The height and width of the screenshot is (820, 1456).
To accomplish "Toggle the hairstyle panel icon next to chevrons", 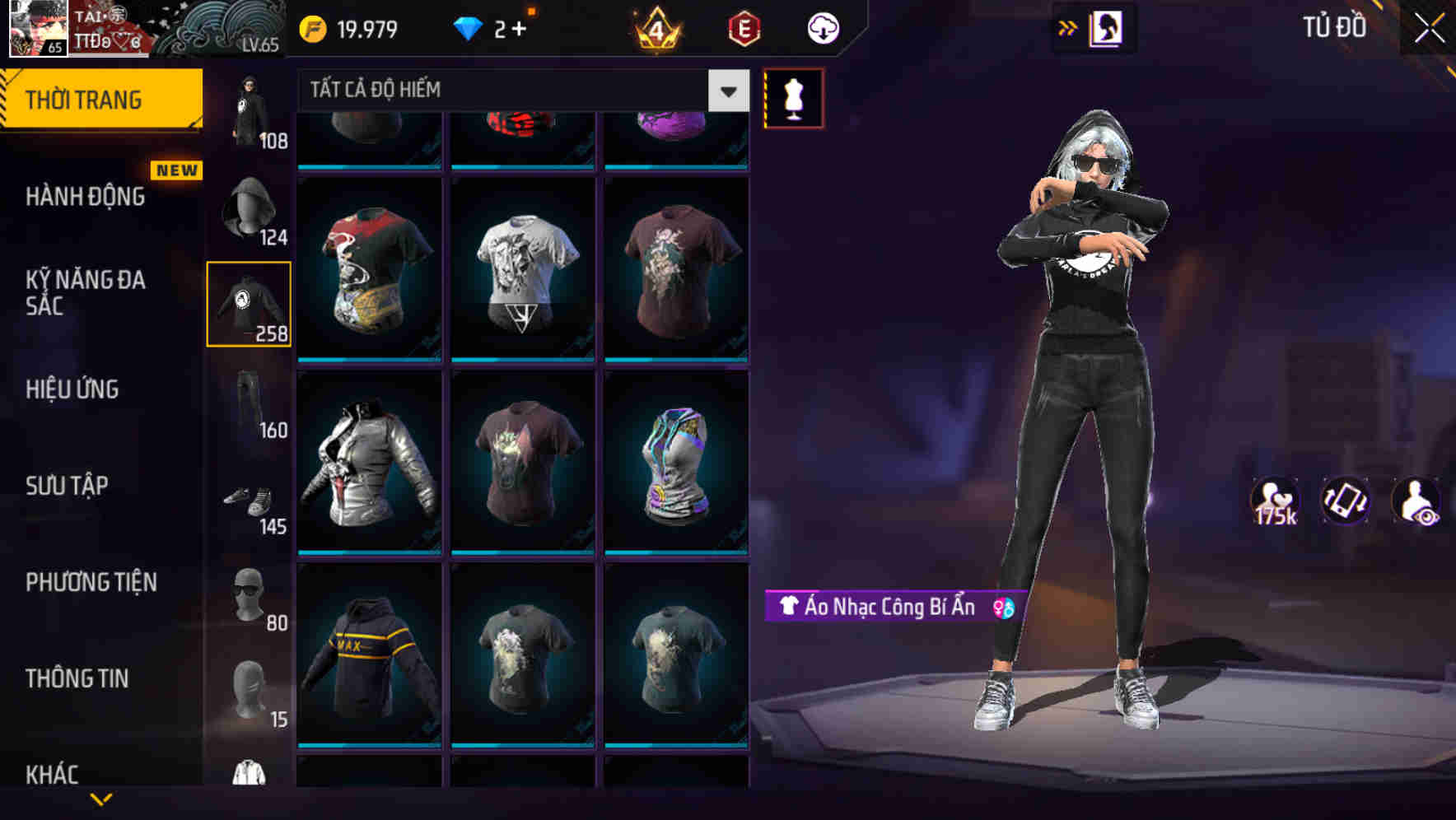I will pyautogui.click(x=1105, y=27).
